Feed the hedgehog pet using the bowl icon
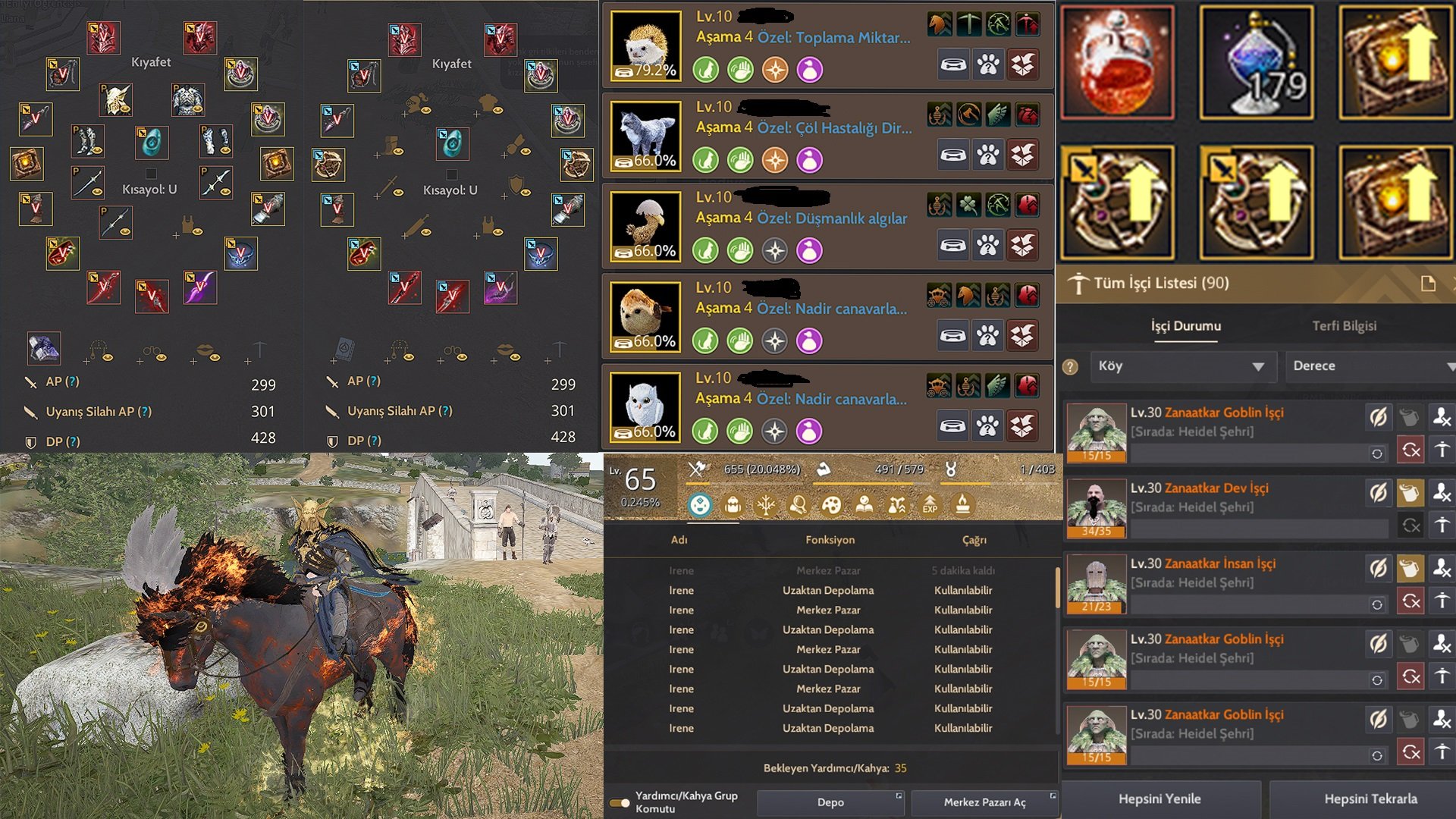1456x819 pixels. [x=953, y=65]
